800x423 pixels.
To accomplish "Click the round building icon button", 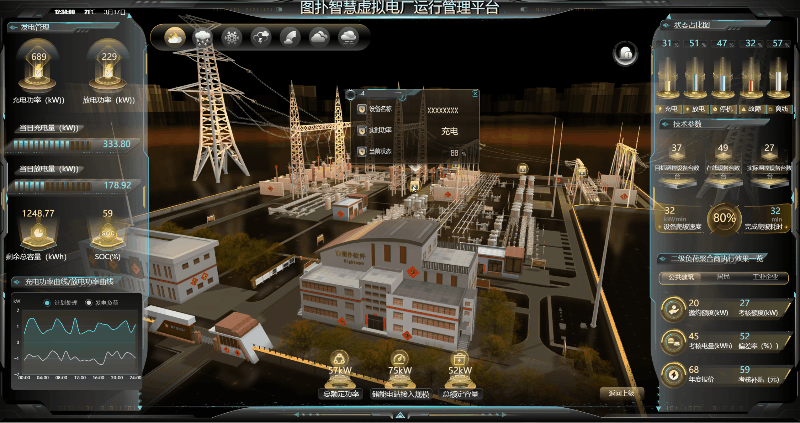I will 625,53.
